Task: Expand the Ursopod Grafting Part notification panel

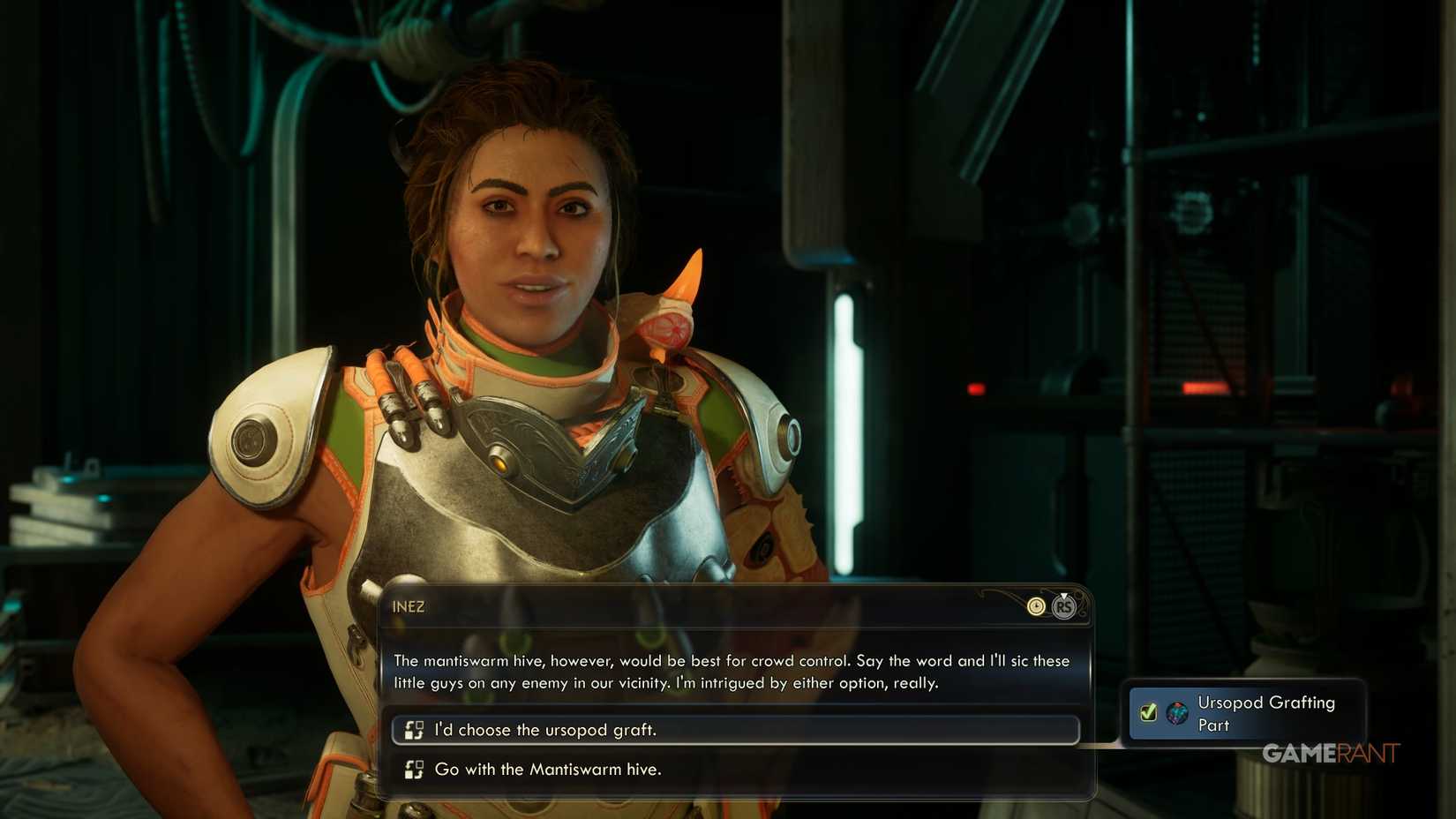Action: (x=1244, y=713)
